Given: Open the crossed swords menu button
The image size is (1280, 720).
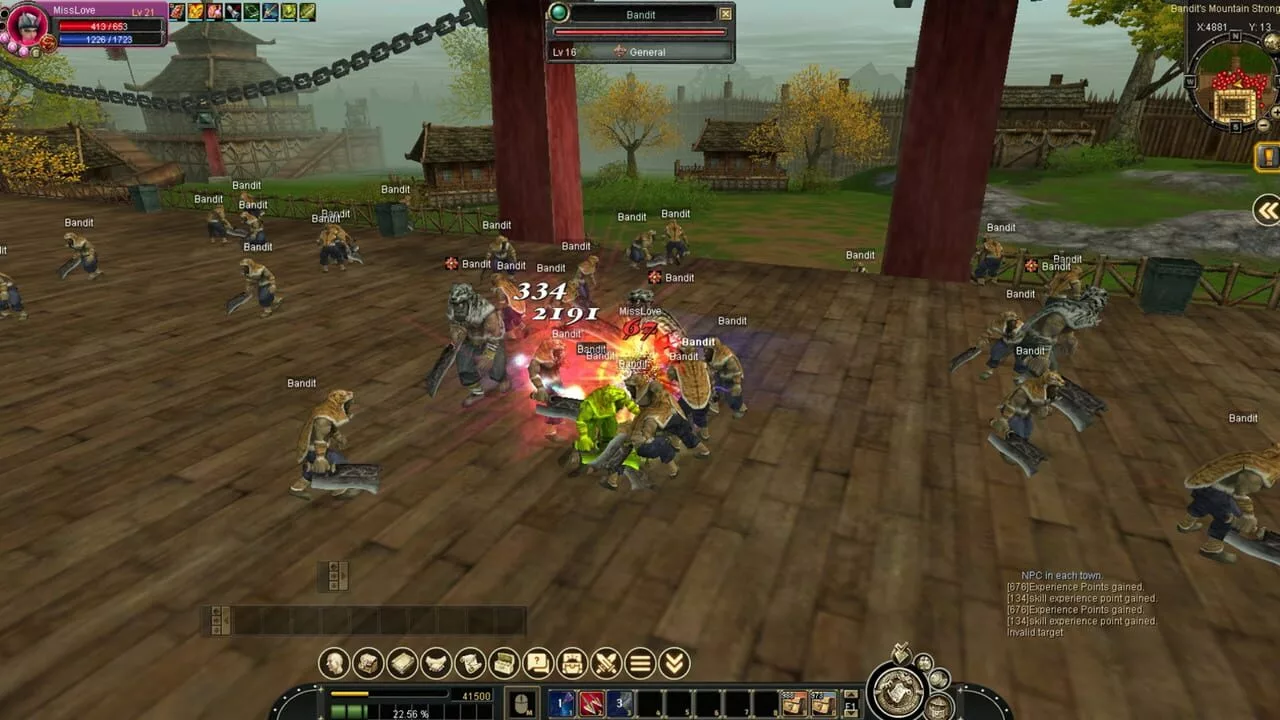Looking at the screenshot, I should click(606, 663).
